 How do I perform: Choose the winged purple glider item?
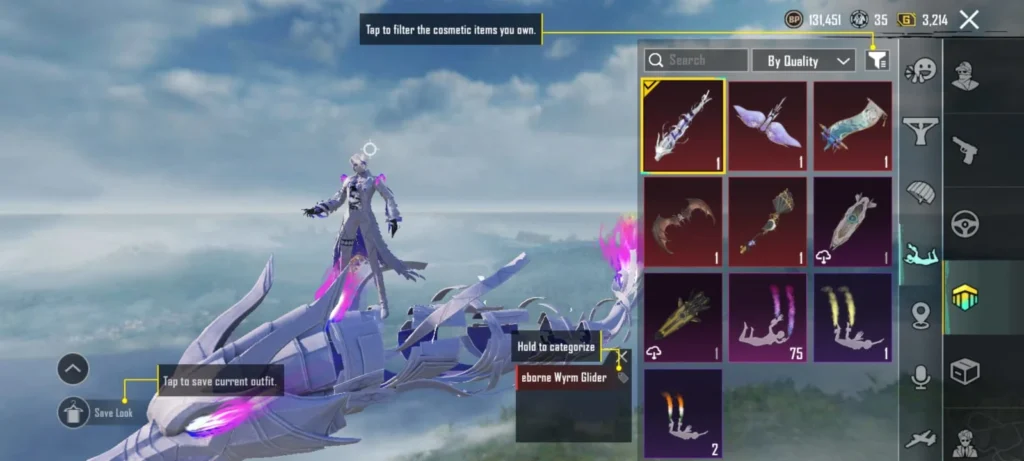click(x=767, y=125)
